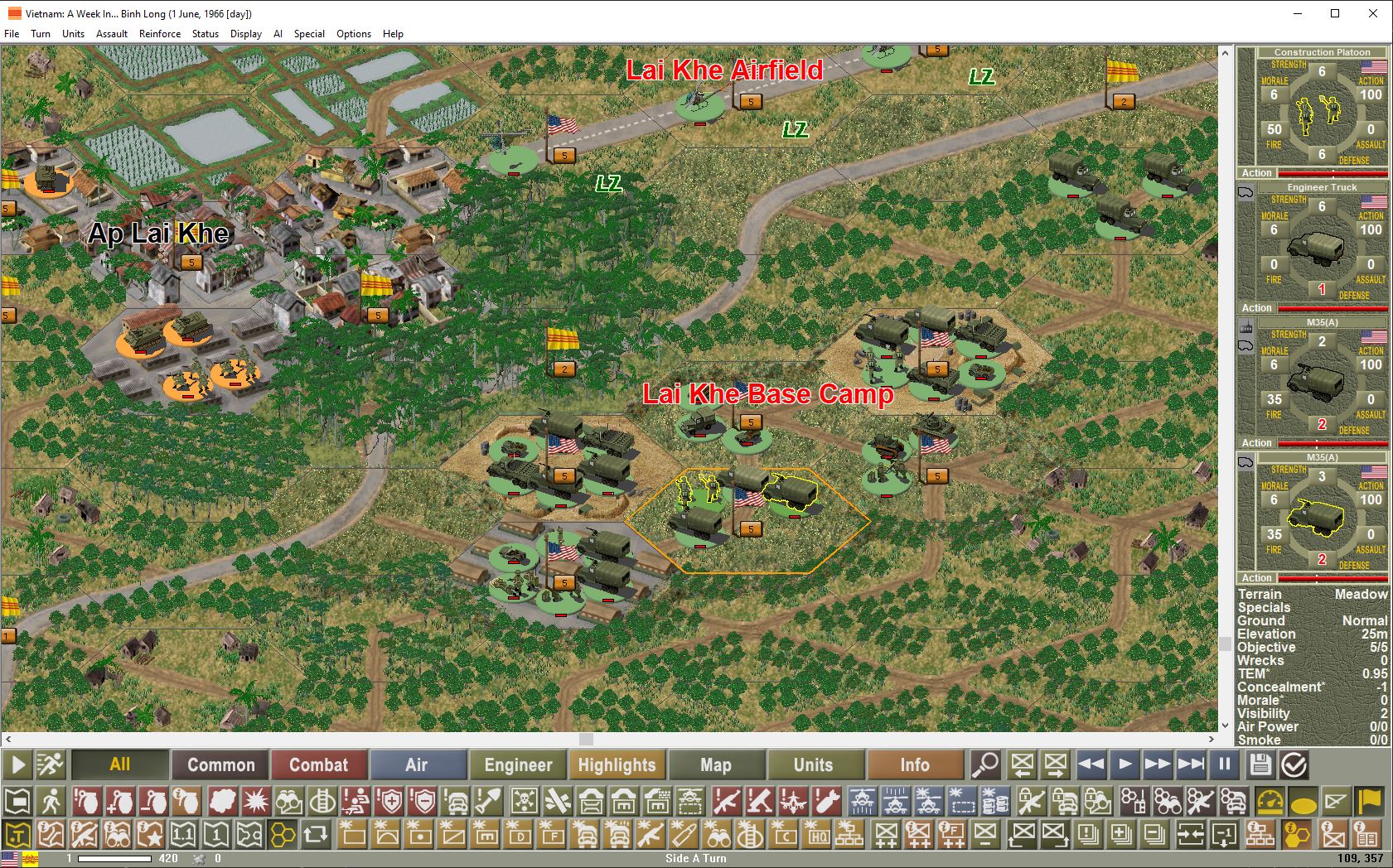
Task: Switch to the Engineer toolbar tab
Action: (517, 764)
